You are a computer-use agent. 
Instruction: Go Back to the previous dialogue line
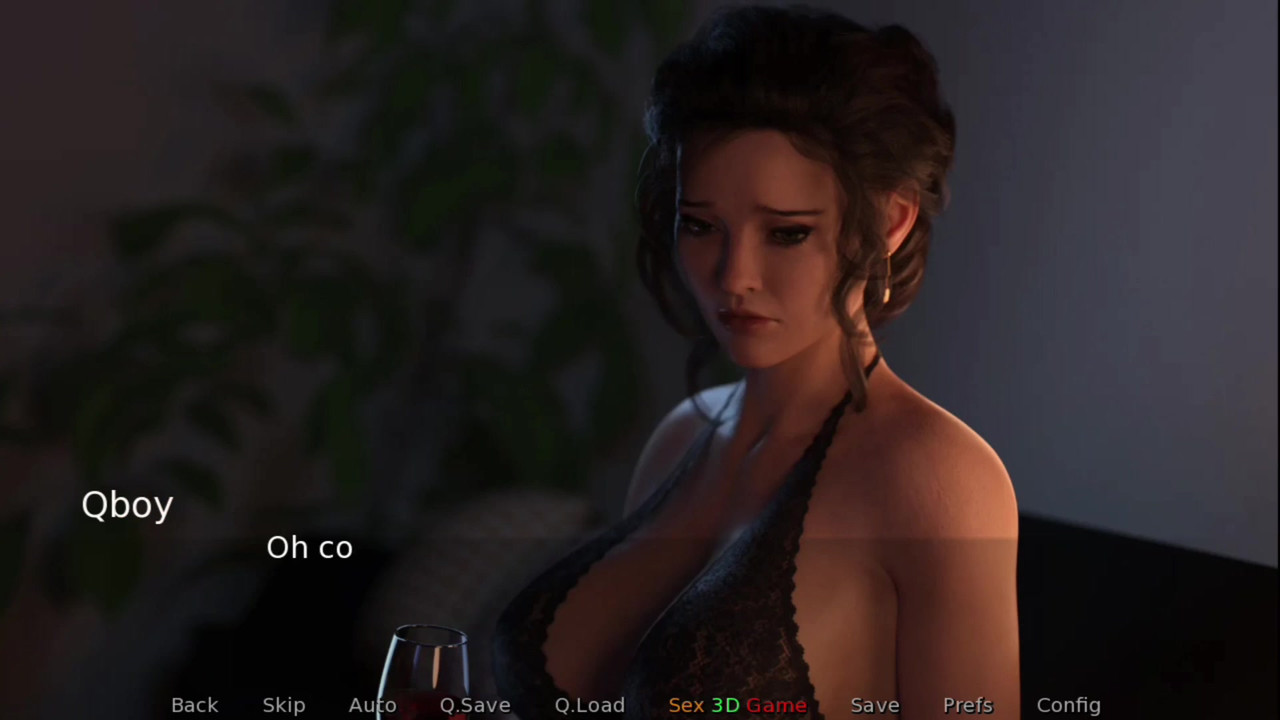click(x=194, y=705)
